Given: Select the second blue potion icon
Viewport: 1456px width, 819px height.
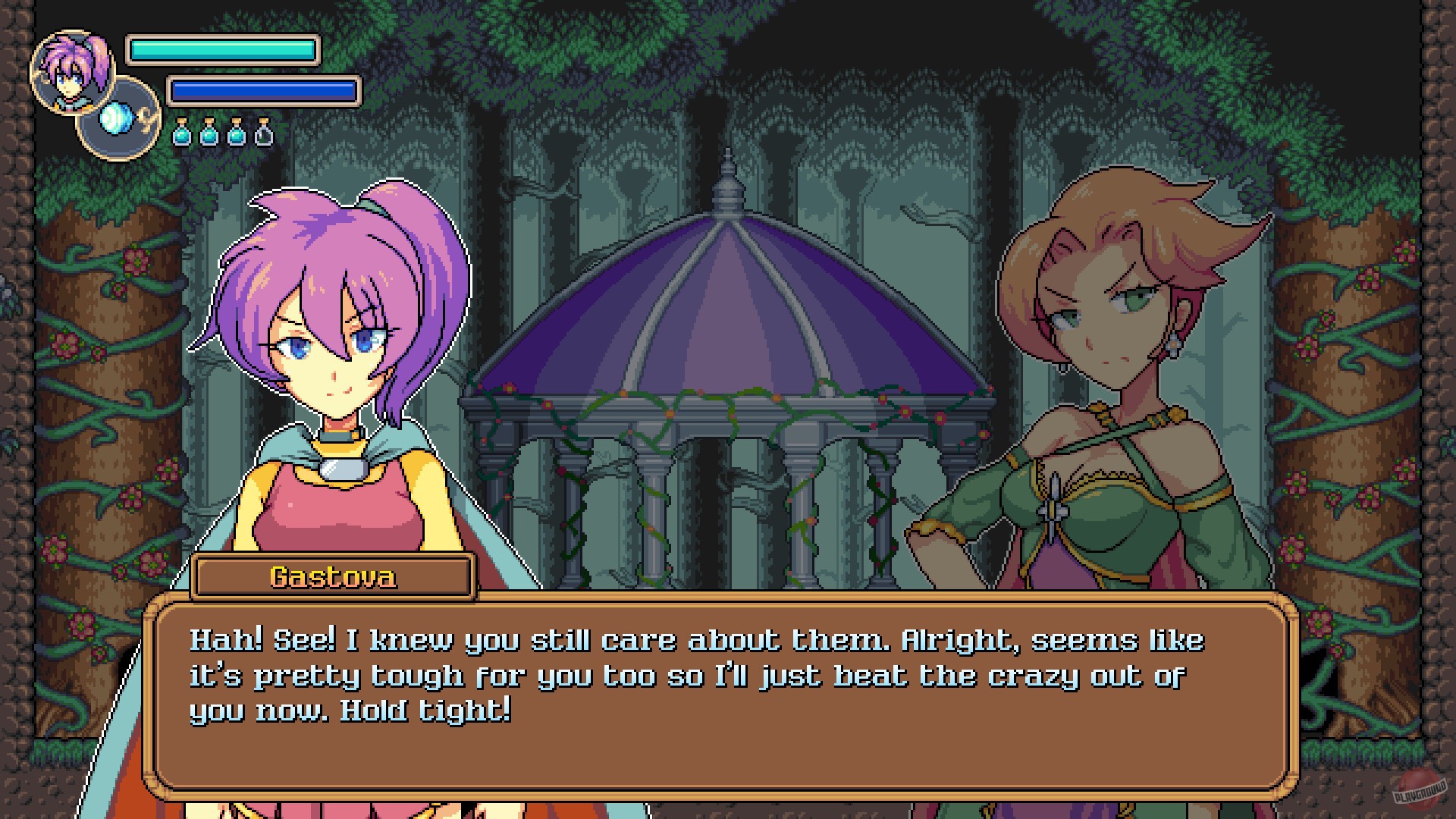Looking at the screenshot, I should [209, 134].
